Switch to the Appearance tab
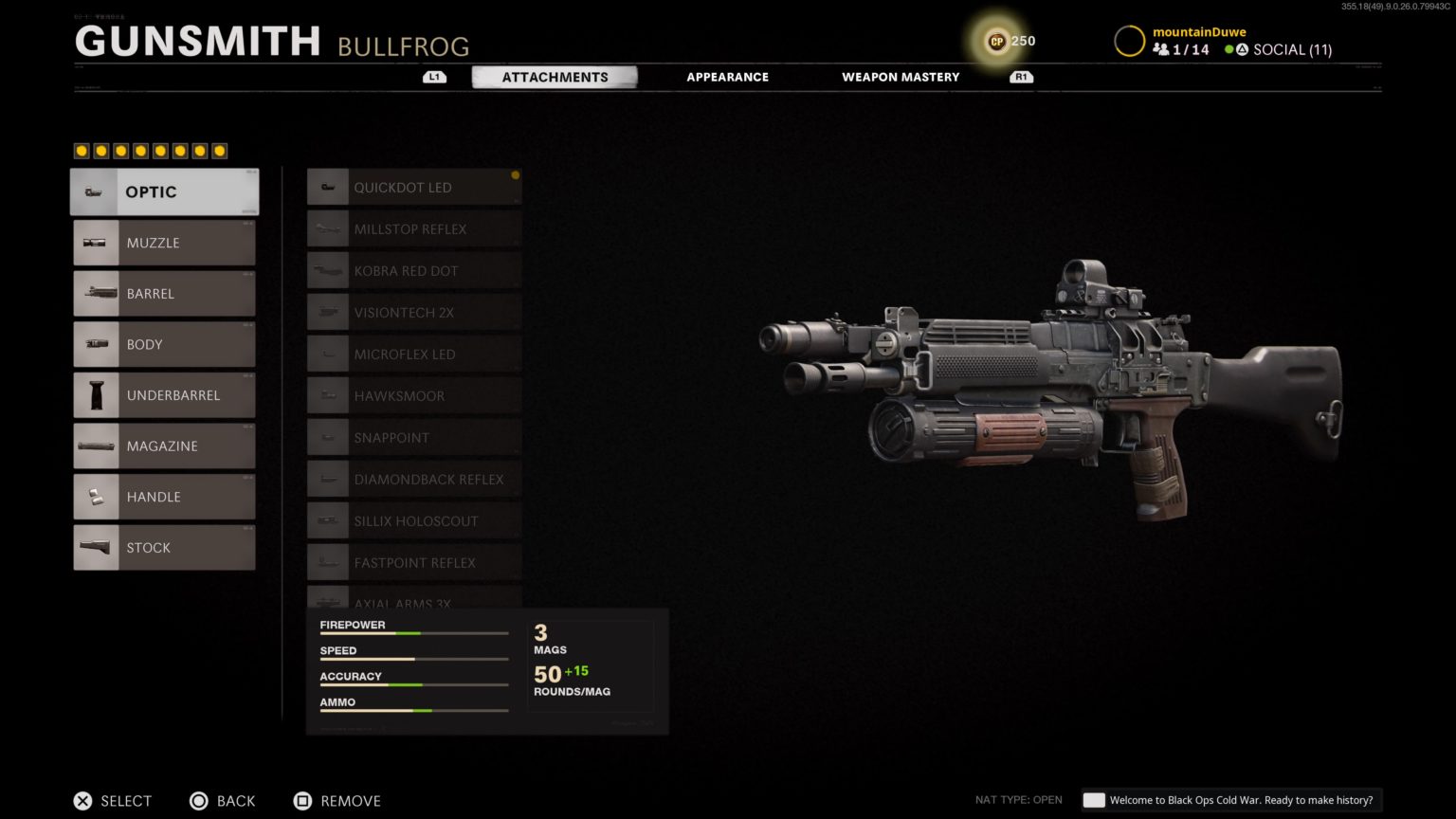Screen dimensions: 1456x819 click(x=727, y=77)
